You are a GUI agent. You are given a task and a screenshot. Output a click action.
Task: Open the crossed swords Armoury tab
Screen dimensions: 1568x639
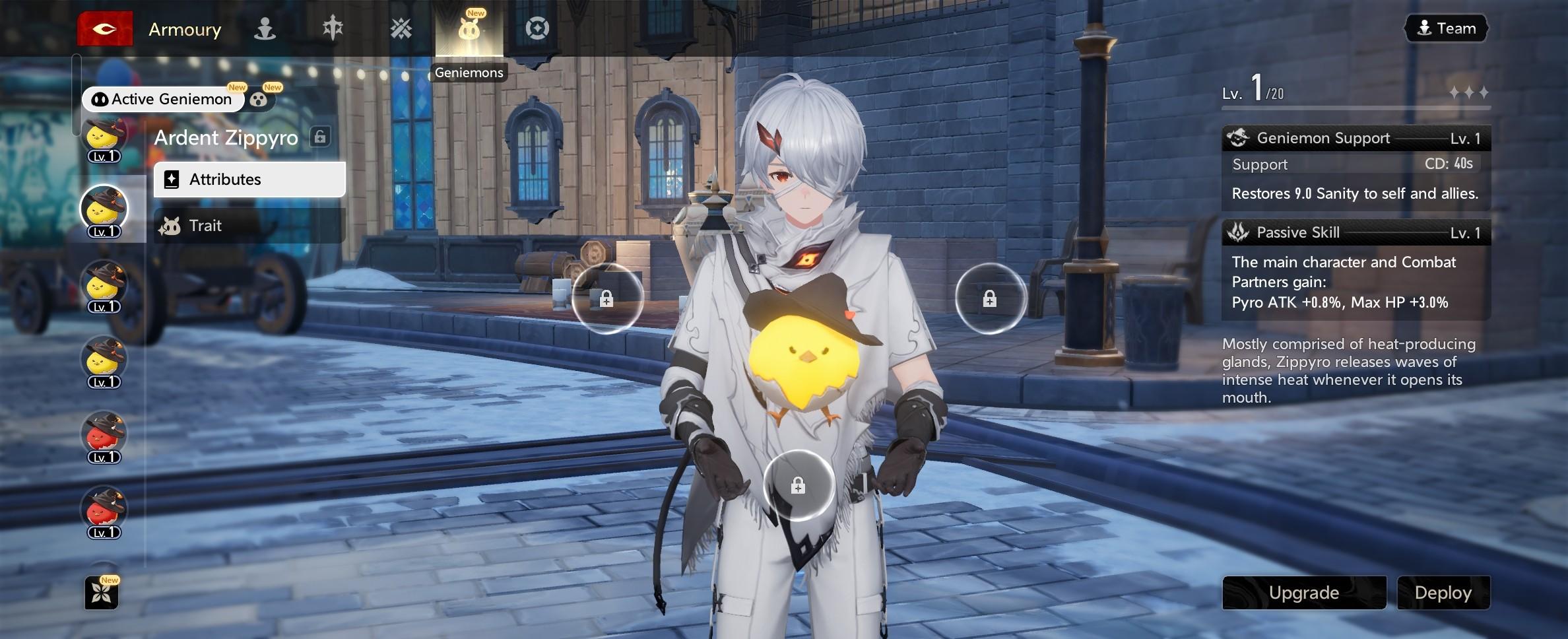(401, 29)
